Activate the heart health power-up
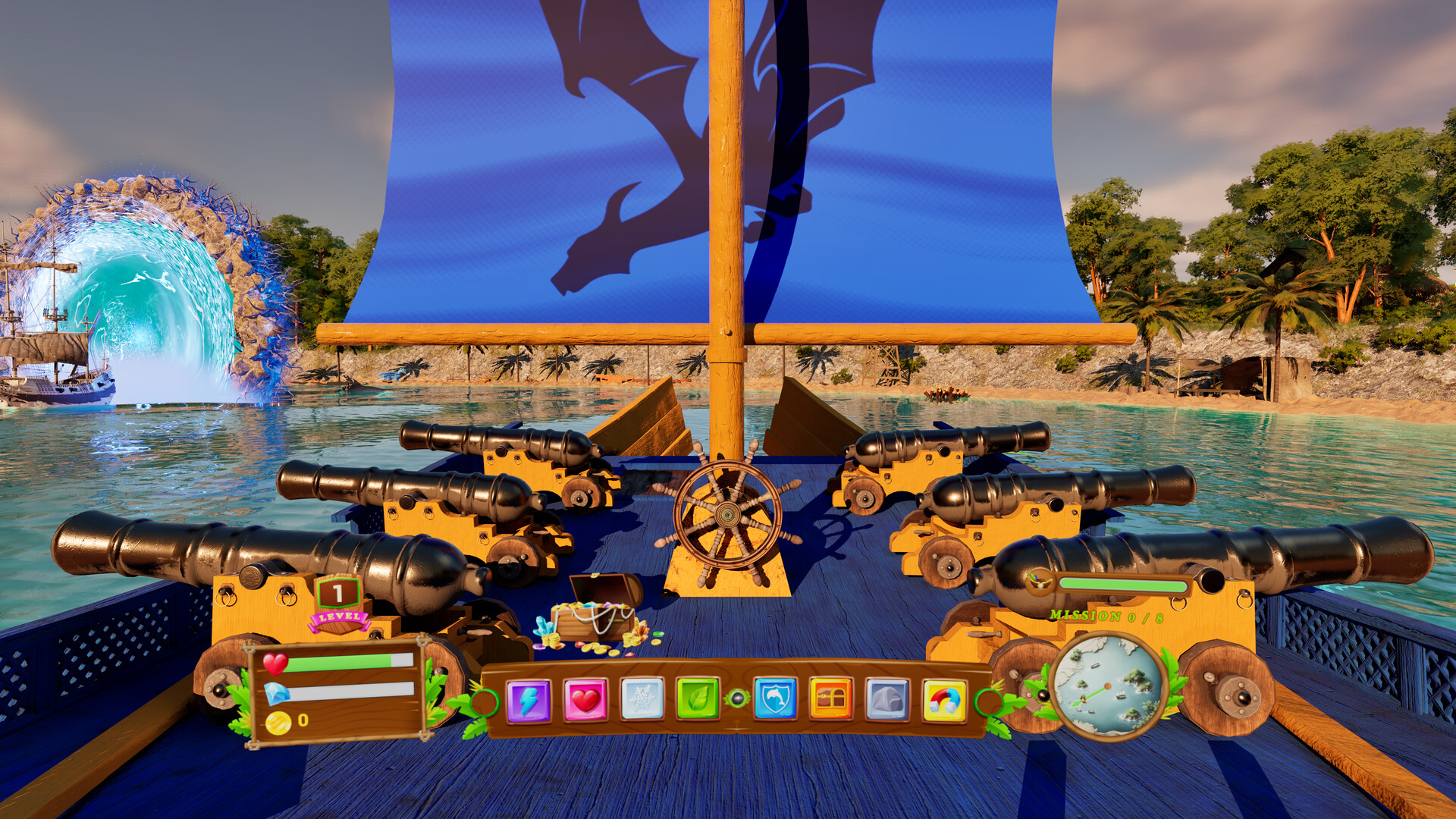This screenshot has height=819, width=1456. [x=588, y=699]
